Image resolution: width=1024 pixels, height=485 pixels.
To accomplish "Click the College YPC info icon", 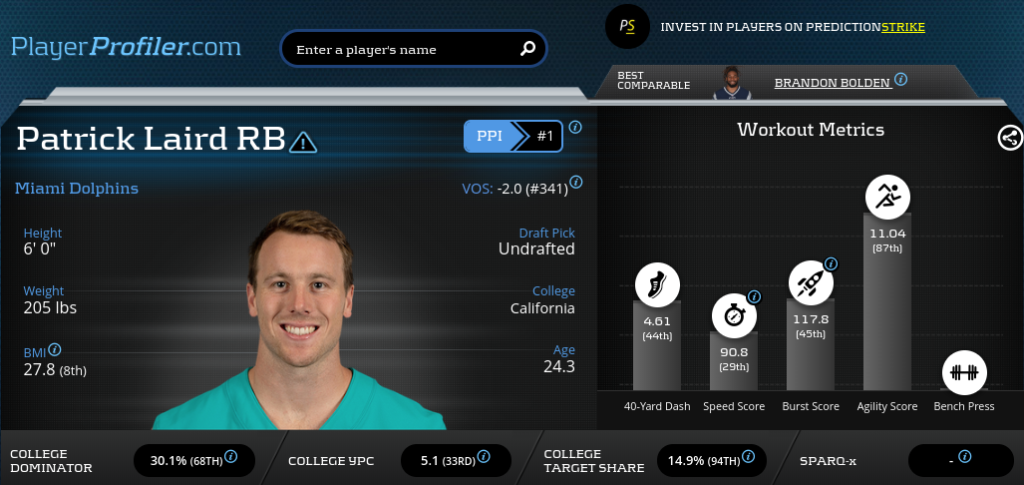I will [x=487, y=457].
